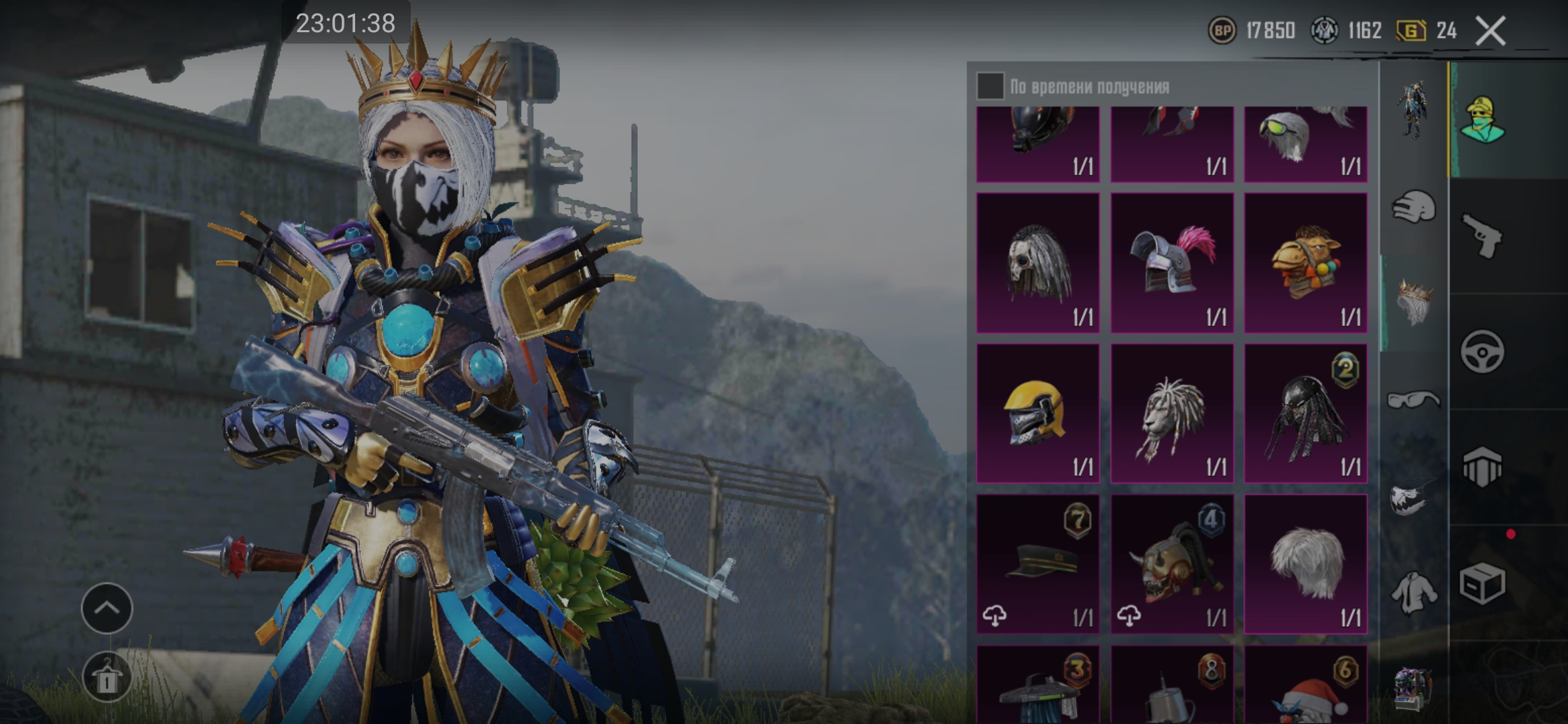Open the helmet skins subcategory
The image size is (1568, 724).
pos(1413,206)
